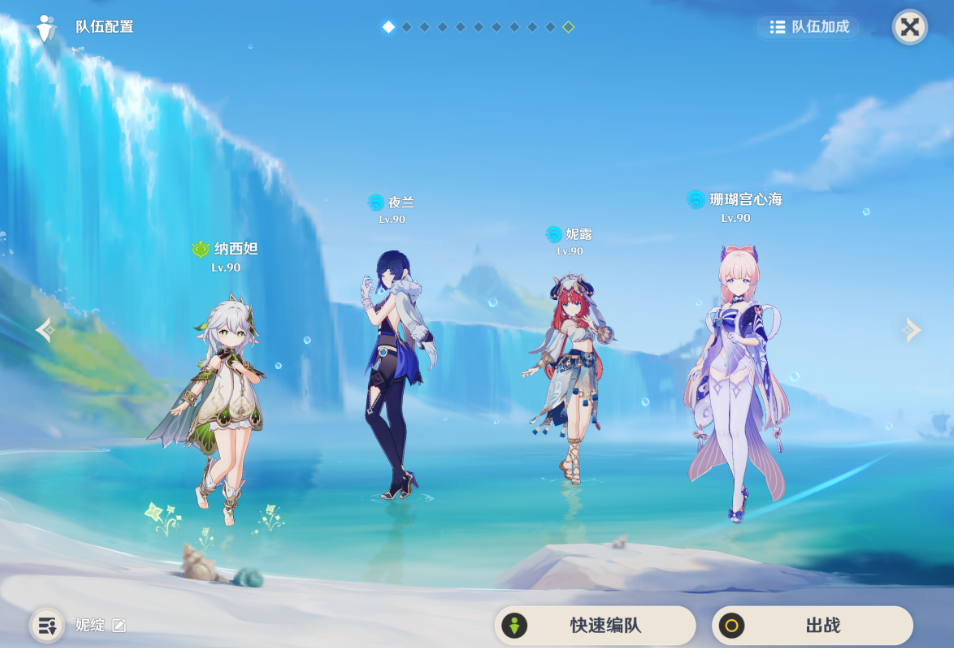Open the 队伍加成 team bonus panel
954x648 pixels.
[809, 27]
